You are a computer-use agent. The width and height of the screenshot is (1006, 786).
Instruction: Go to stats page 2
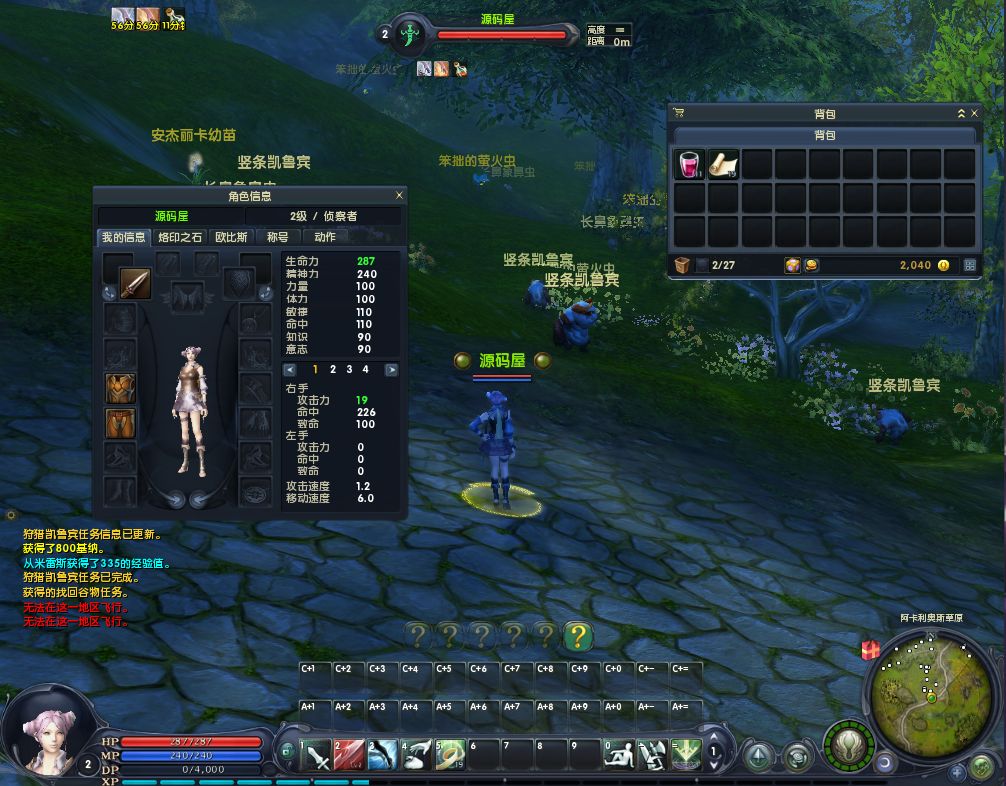pyautogui.click(x=332, y=369)
